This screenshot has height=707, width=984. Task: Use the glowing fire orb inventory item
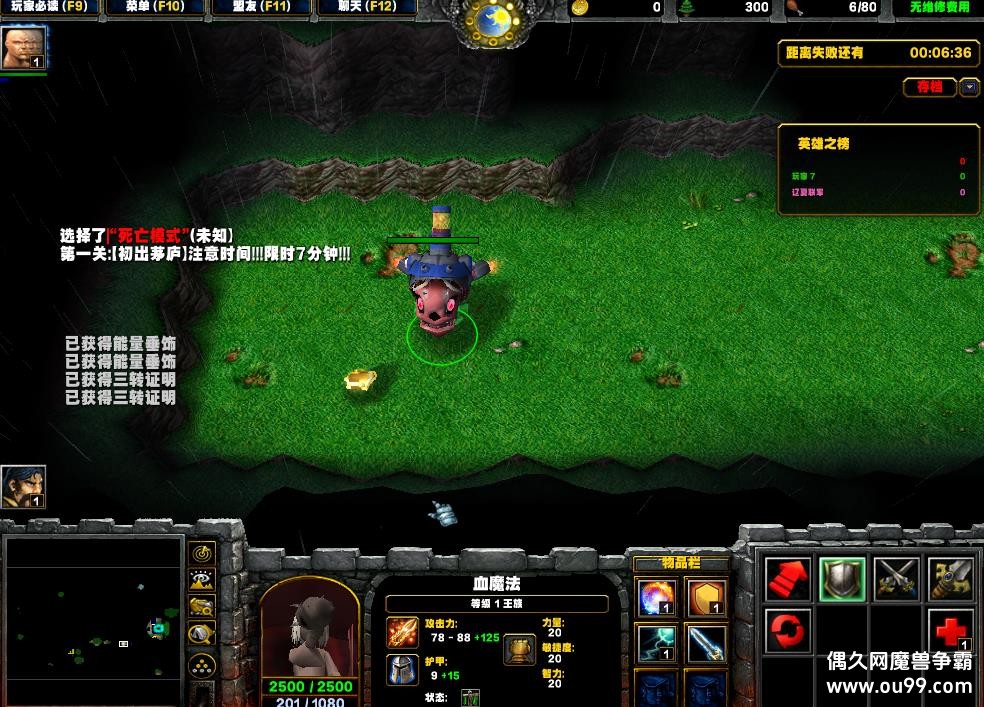(x=656, y=598)
